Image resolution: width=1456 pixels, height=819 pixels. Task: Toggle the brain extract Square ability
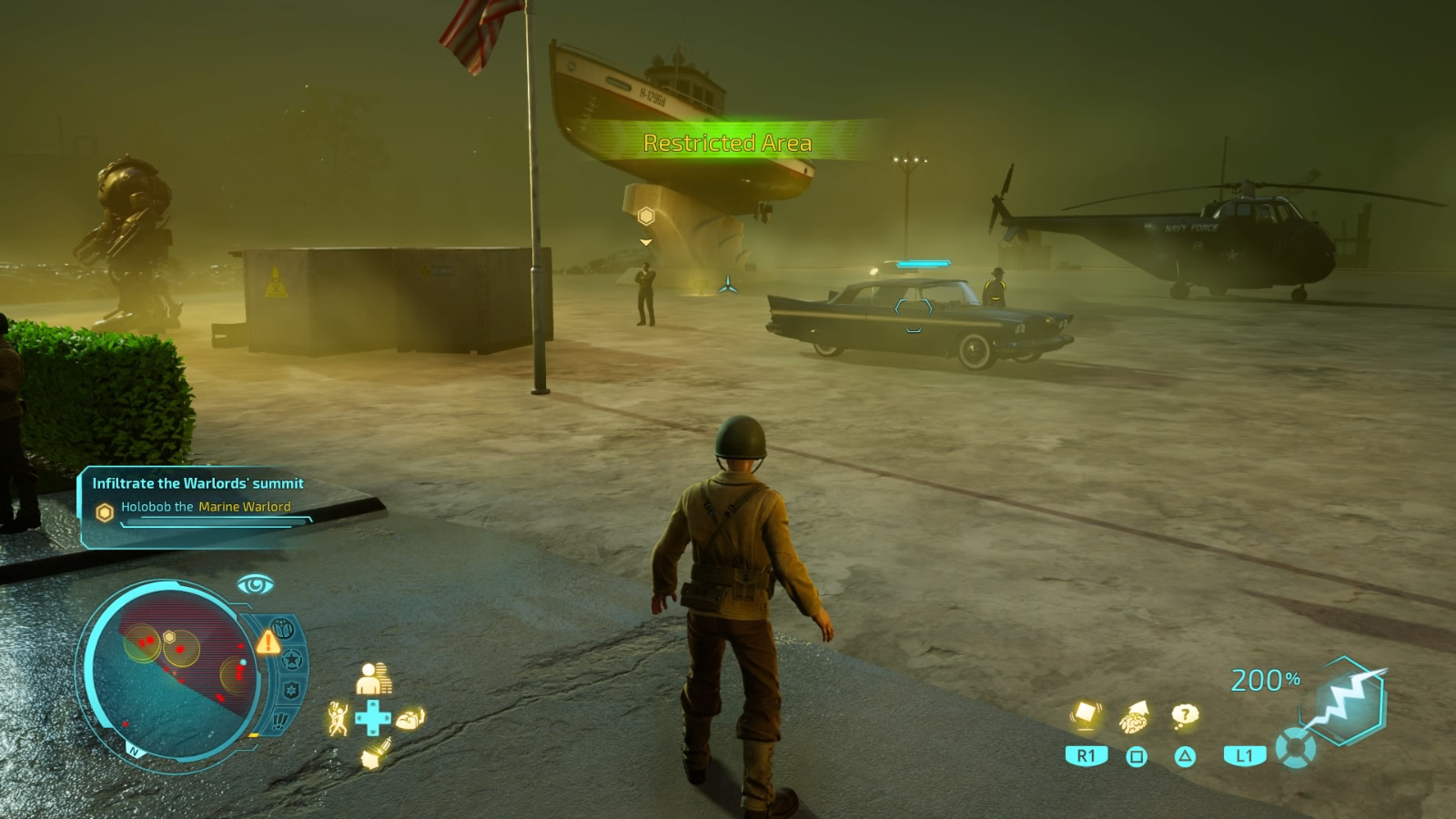1134,719
